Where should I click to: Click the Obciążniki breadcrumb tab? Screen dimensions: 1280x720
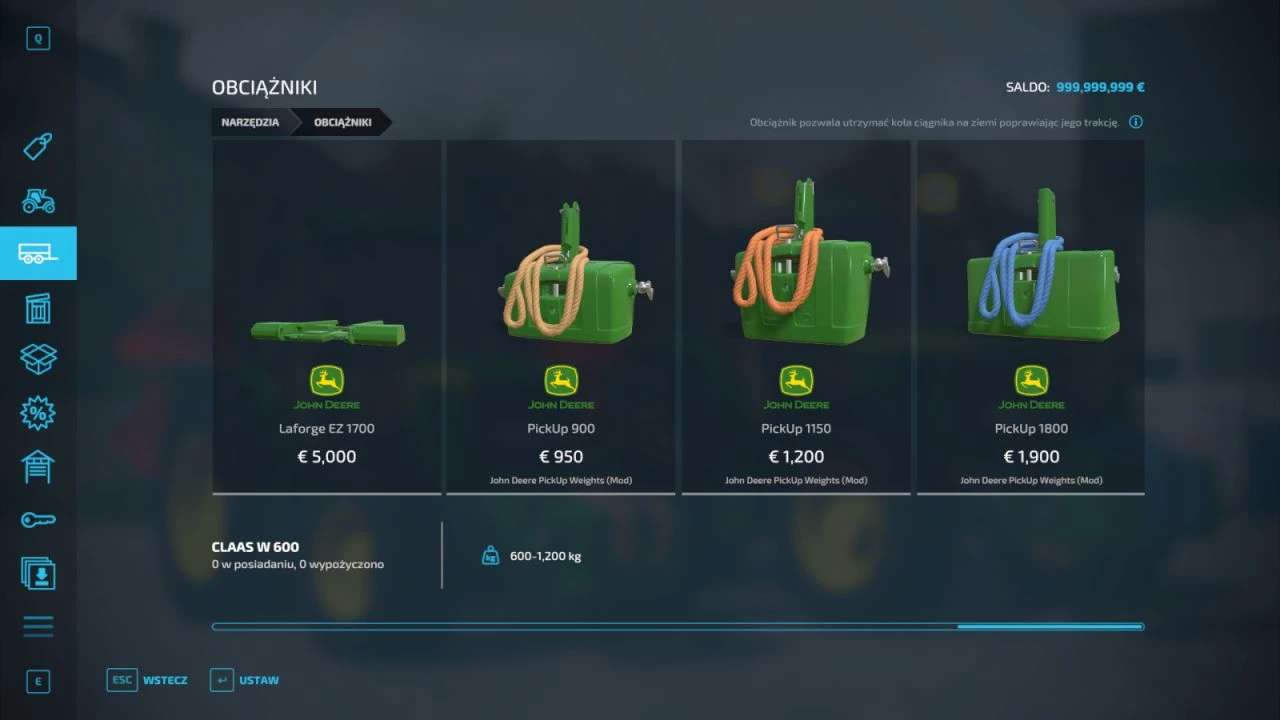343,123
